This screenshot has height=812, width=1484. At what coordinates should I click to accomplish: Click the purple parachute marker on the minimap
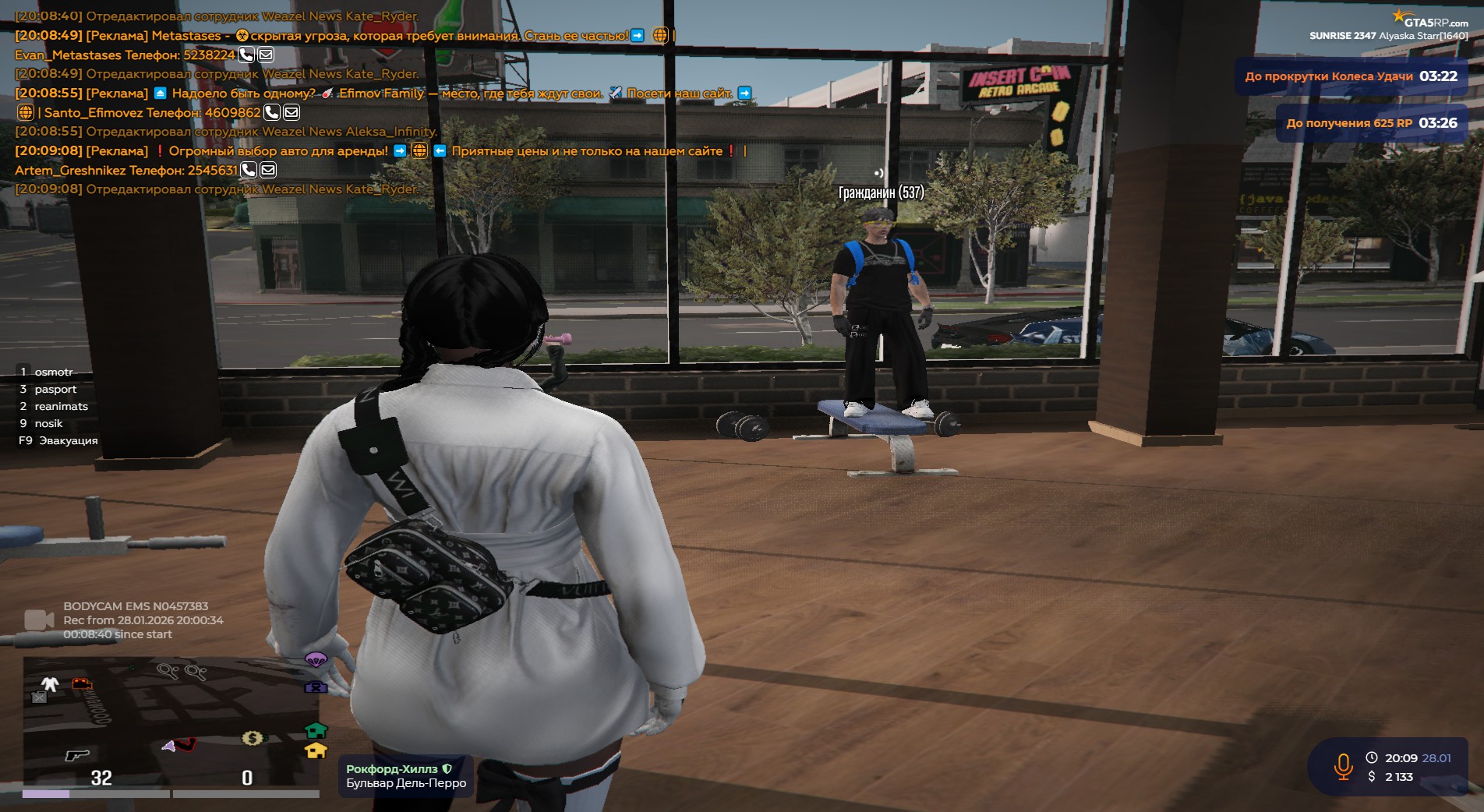[315, 661]
